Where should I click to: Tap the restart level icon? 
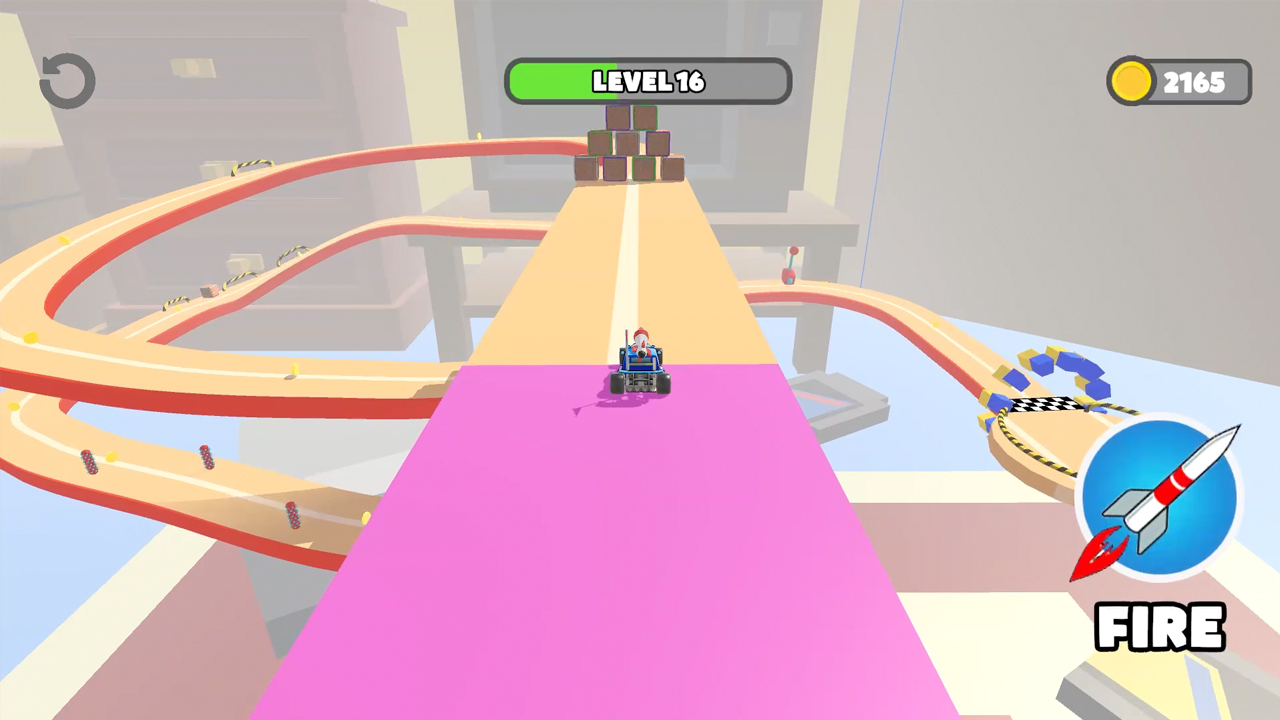[x=66, y=81]
